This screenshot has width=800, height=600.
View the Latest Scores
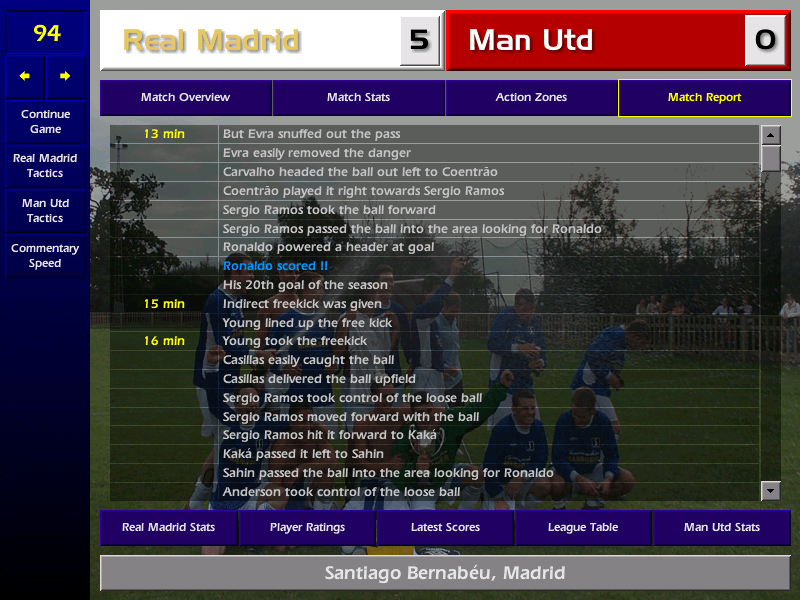point(445,527)
